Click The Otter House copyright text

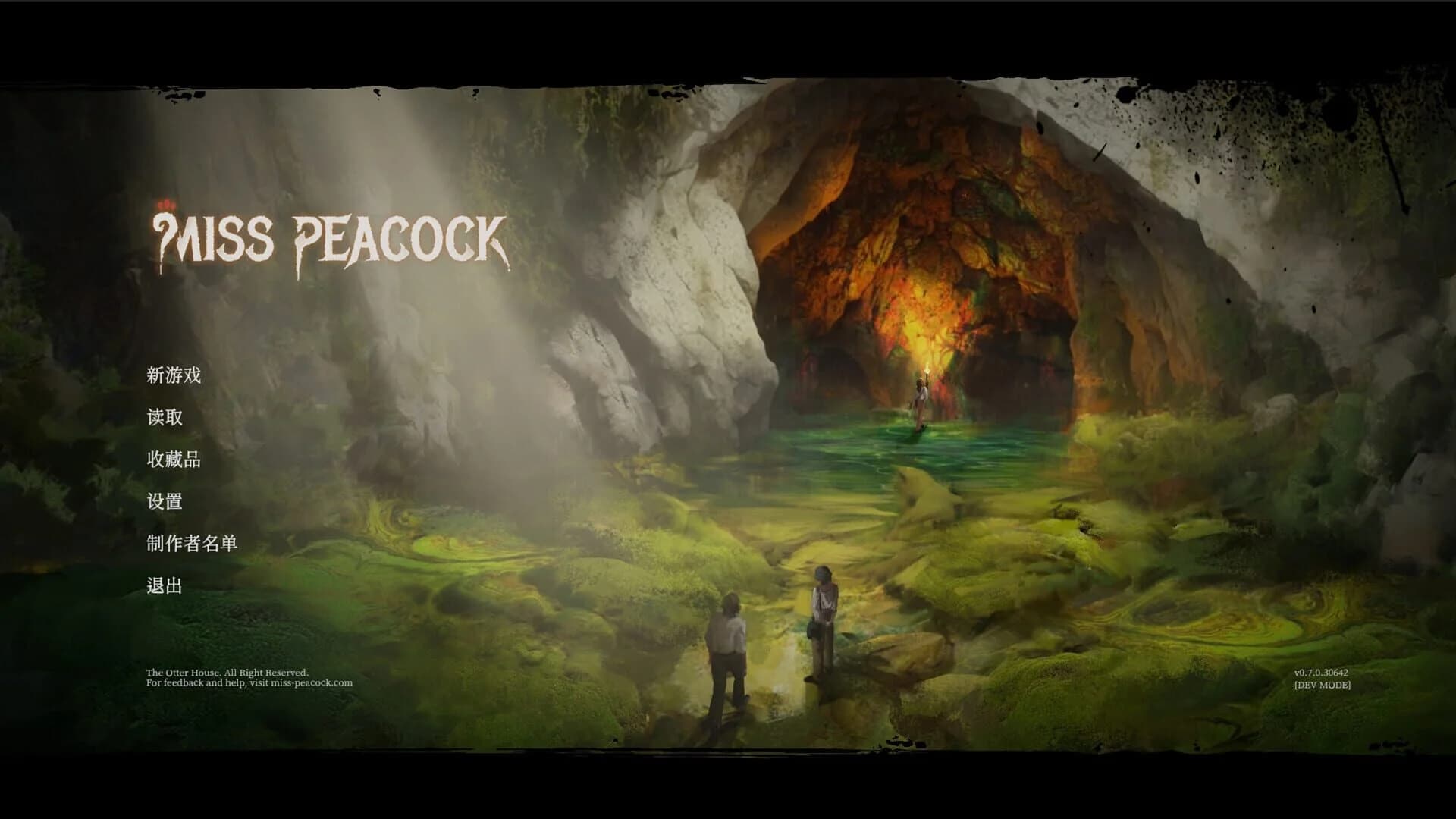[227, 672]
